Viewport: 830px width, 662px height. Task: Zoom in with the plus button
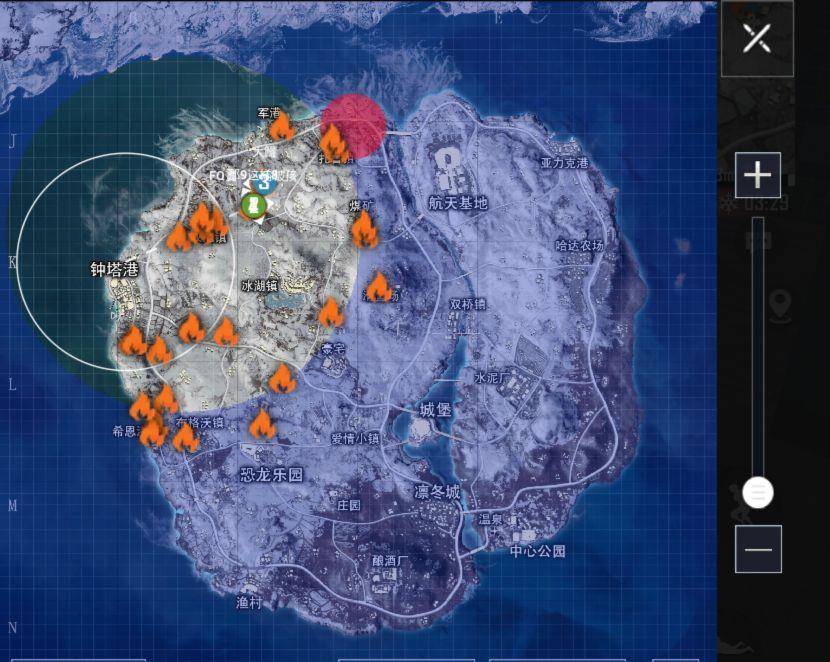(x=757, y=176)
